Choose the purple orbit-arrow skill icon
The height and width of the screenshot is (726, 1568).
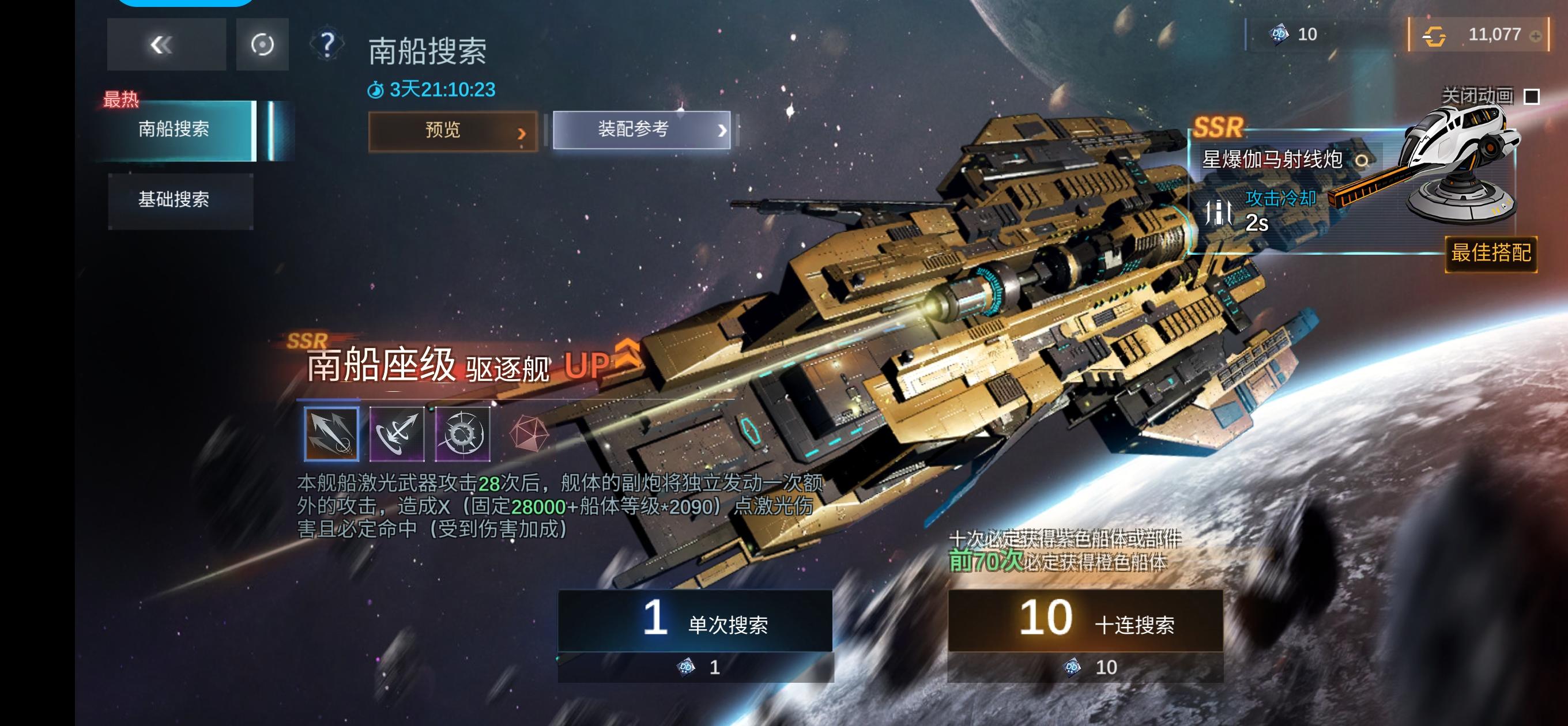coord(397,433)
